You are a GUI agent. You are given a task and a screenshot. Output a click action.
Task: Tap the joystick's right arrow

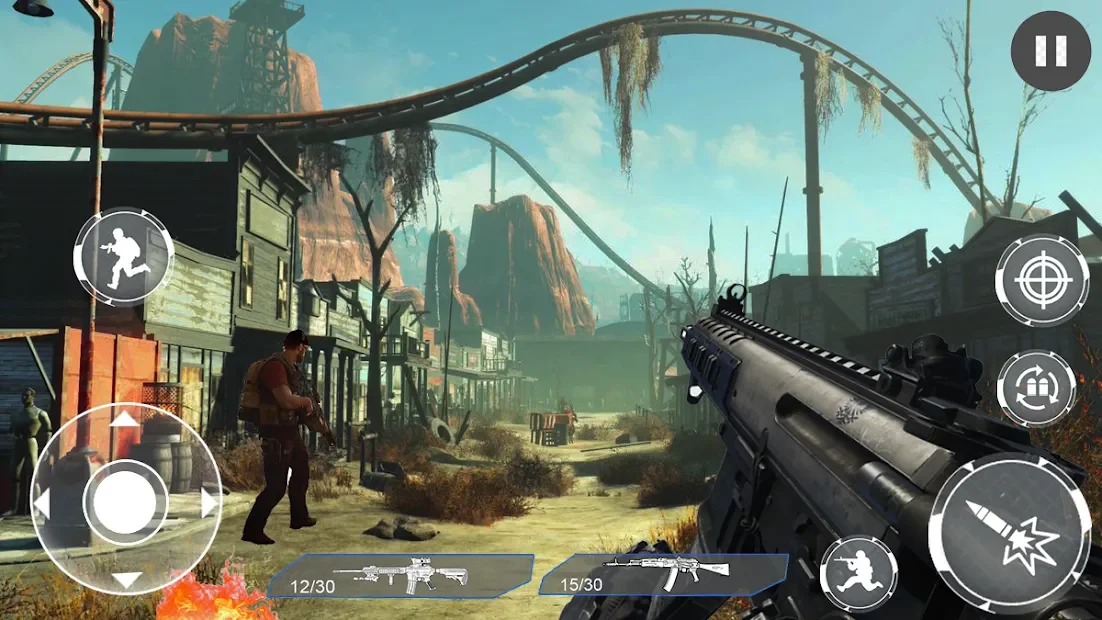click(x=209, y=502)
